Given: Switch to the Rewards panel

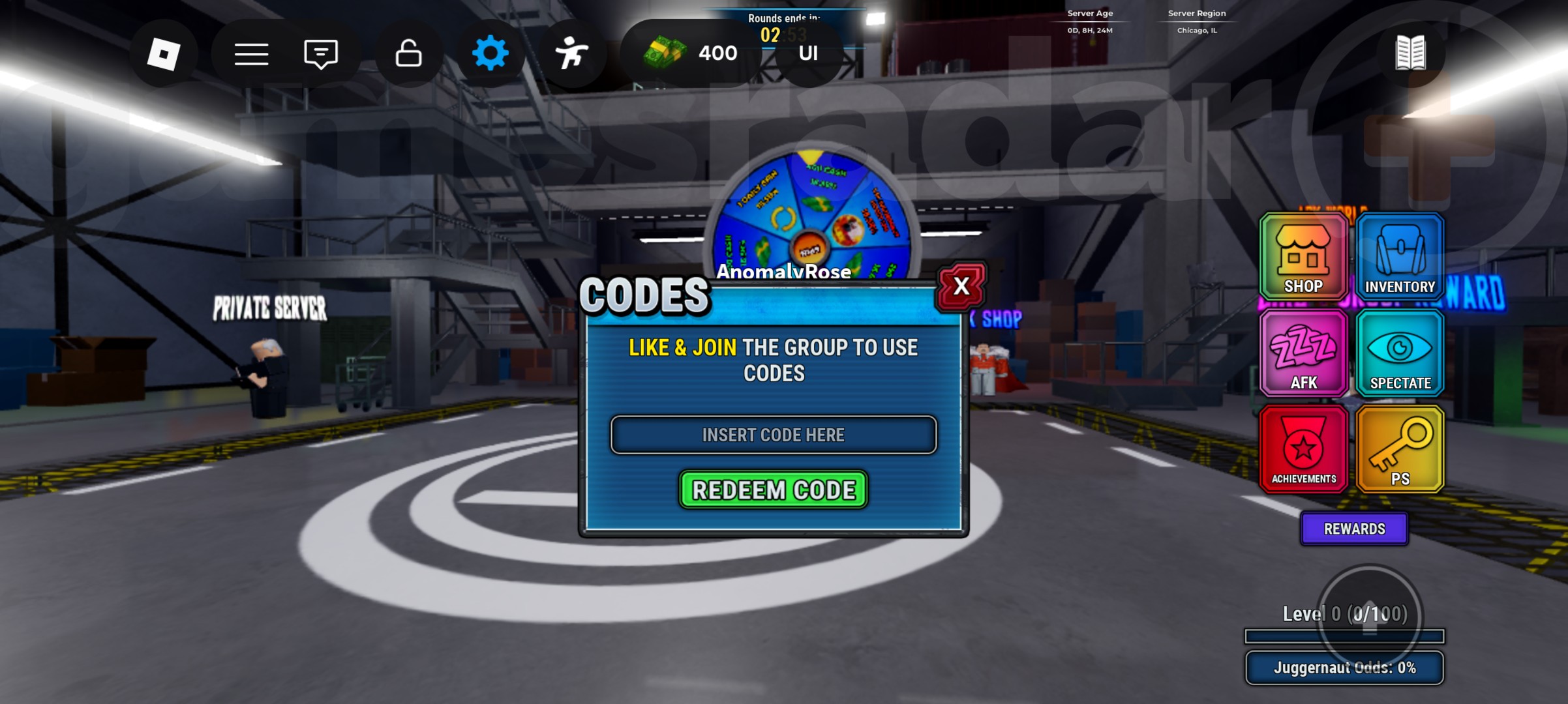Looking at the screenshot, I should tap(1354, 529).
